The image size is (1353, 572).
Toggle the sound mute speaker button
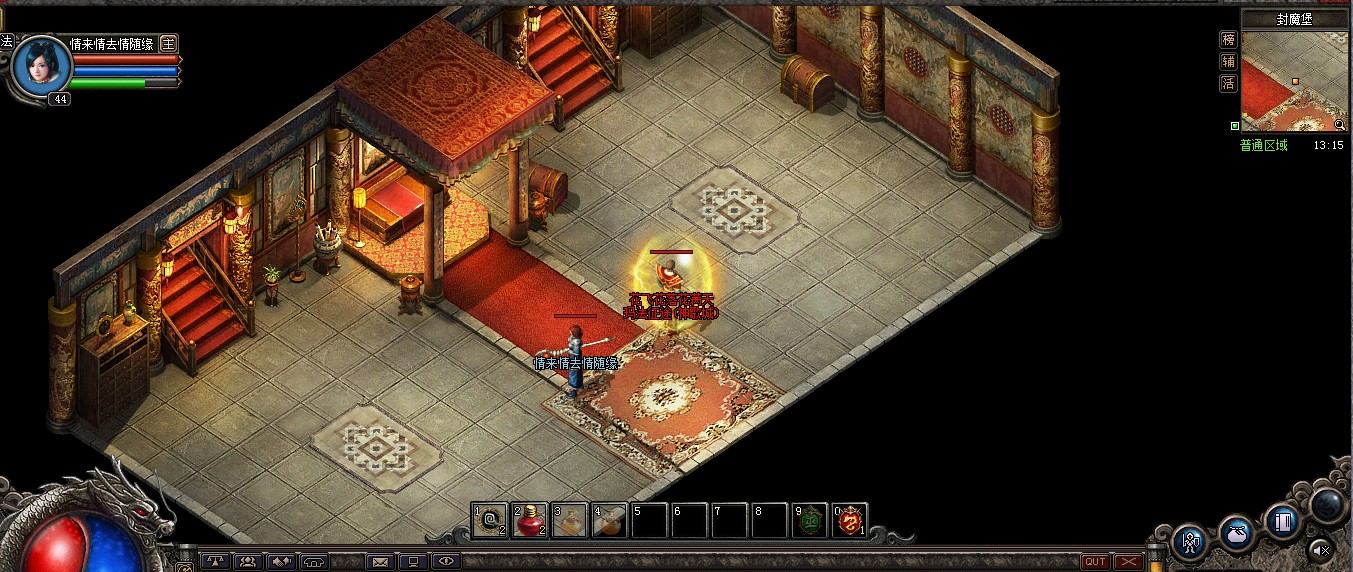point(1320,548)
